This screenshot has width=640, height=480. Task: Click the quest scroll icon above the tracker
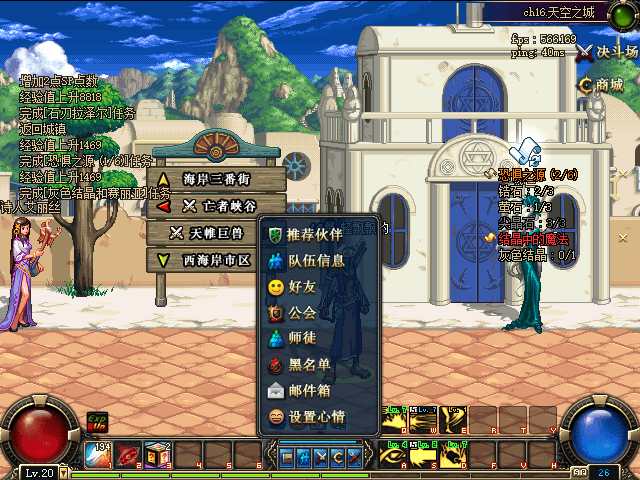point(526,153)
